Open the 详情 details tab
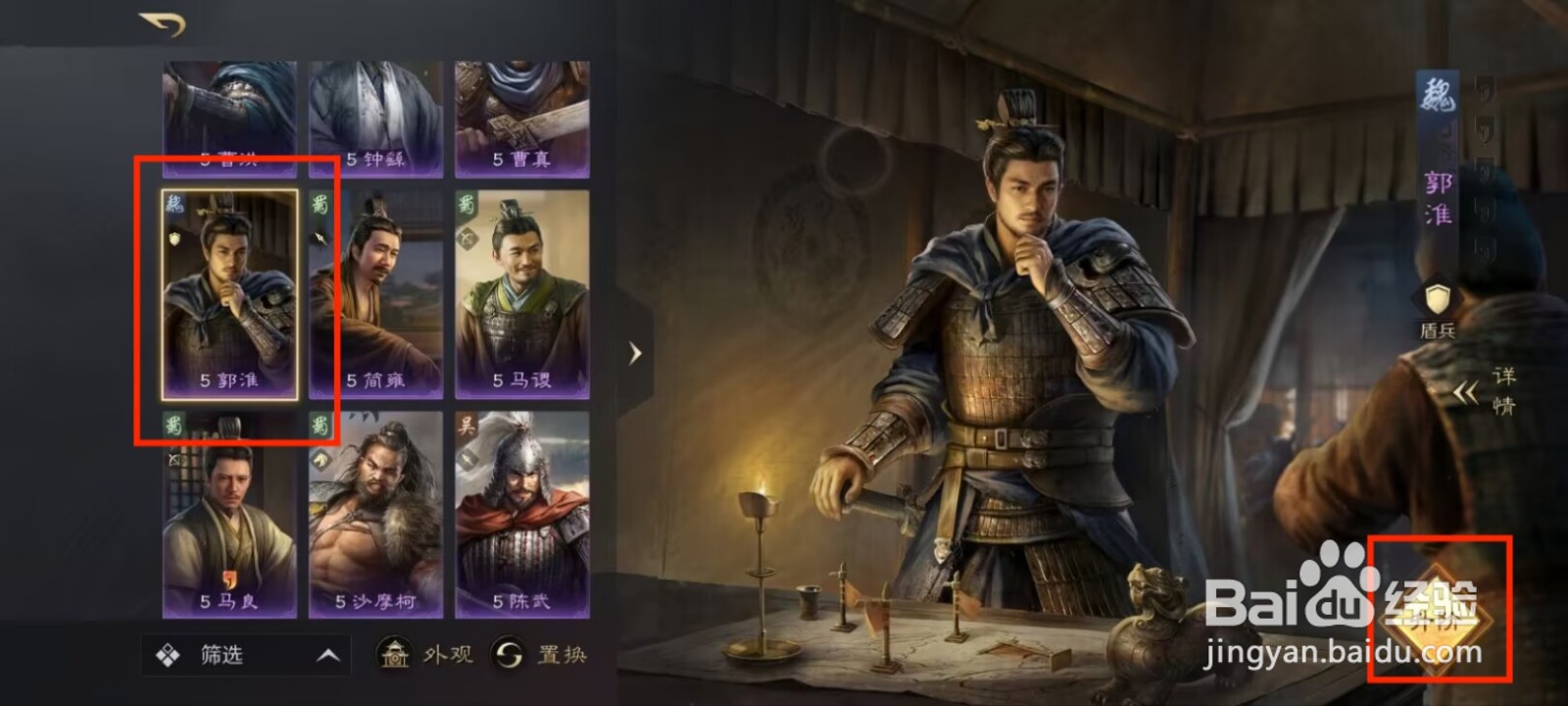Viewport: 1568px width, 706px height. [x=1503, y=388]
